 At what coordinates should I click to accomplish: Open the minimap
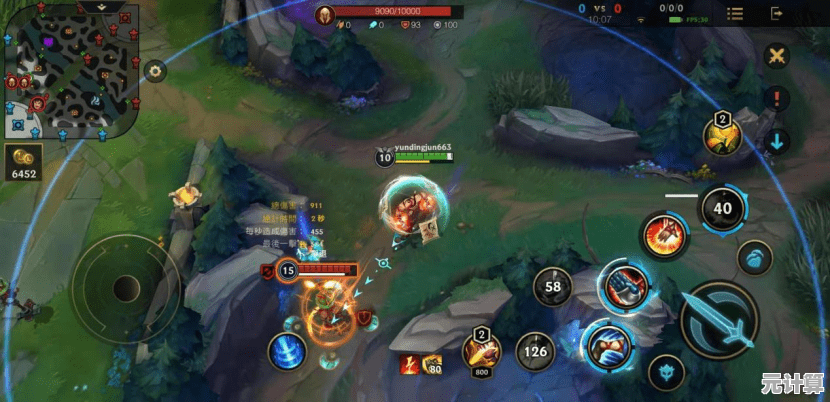click(68, 76)
